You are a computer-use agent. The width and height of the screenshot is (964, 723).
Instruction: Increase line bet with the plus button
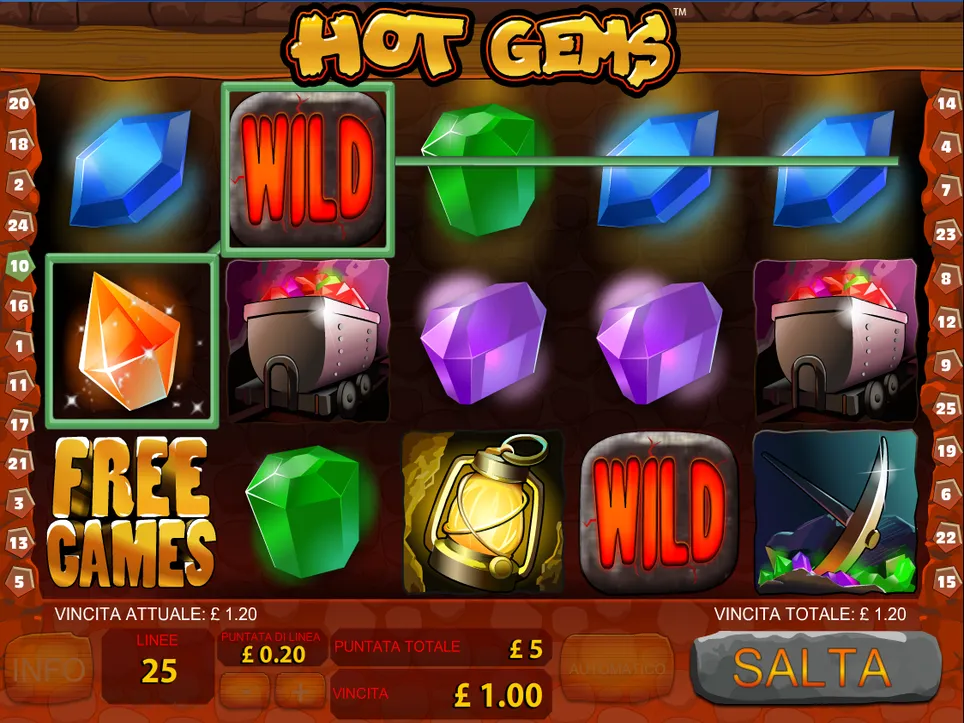[299, 690]
